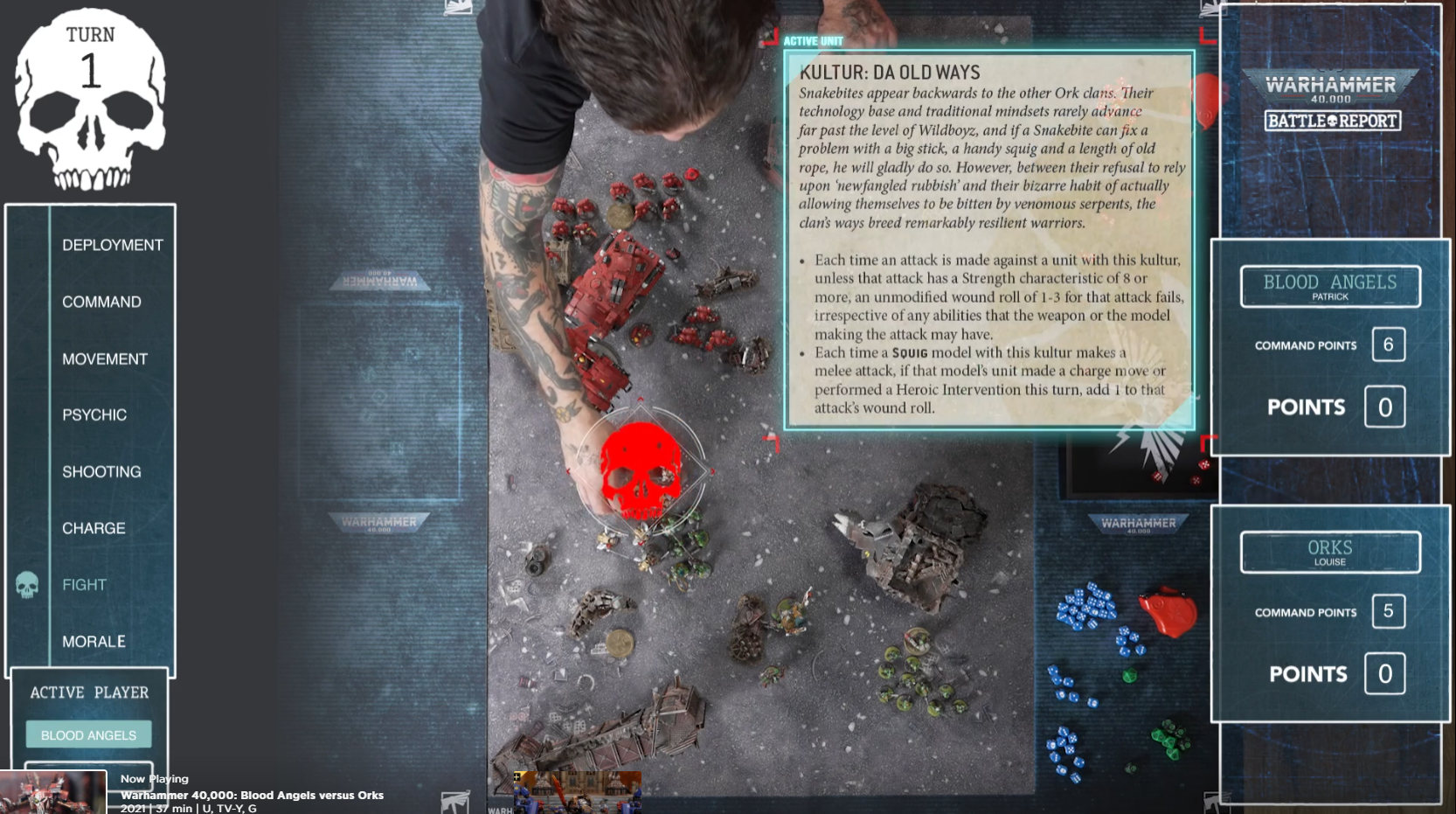This screenshot has height=814, width=1456.
Task: Select the Fight phase entry
Action: click(x=84, y=584)
